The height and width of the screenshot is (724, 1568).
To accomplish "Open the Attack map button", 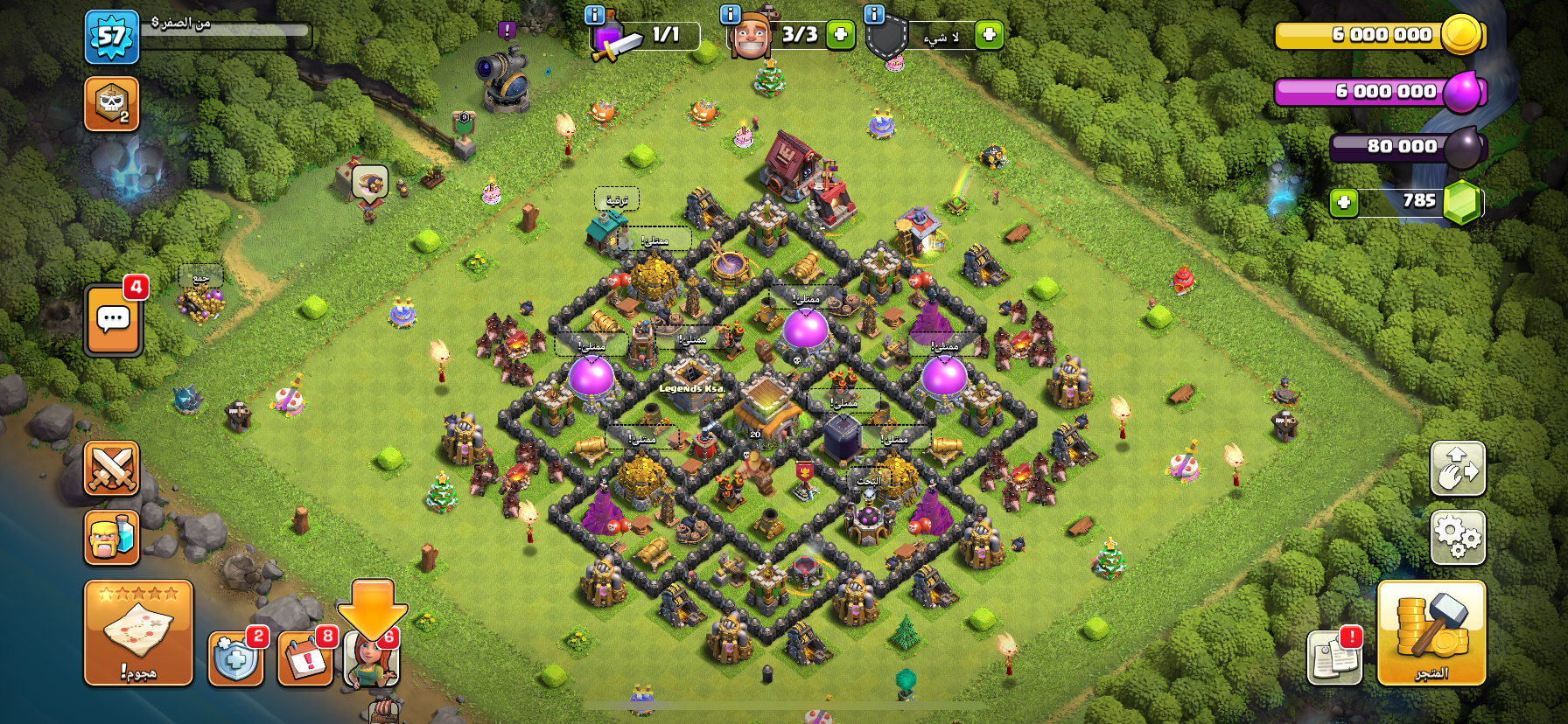I will pyautogui.click(x=138, y=632).
